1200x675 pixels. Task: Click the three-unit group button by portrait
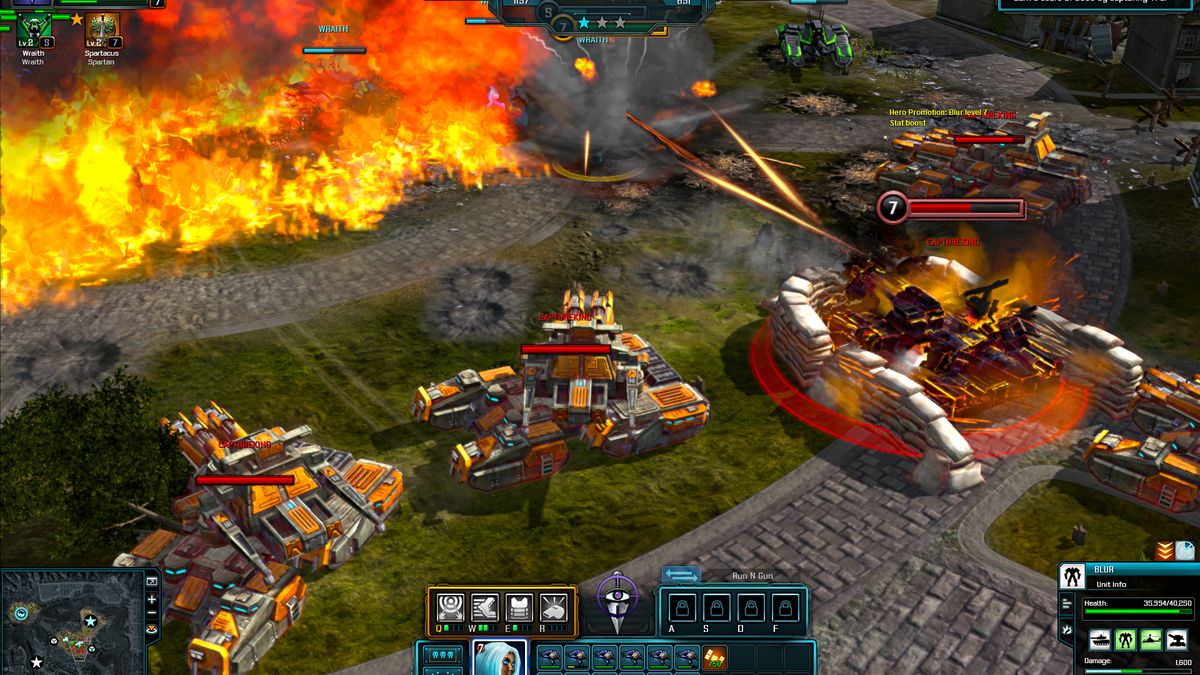pos(443,654)
